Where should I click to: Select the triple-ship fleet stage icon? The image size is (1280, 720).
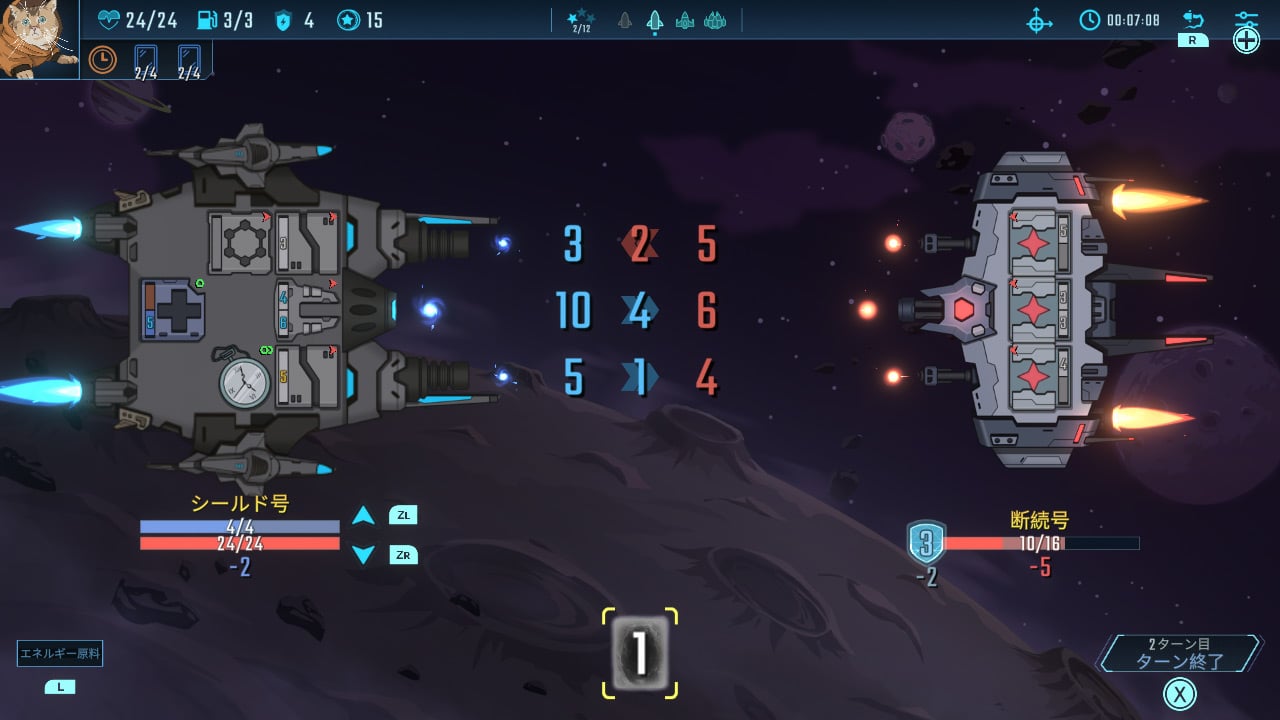(x=714, y=20)
